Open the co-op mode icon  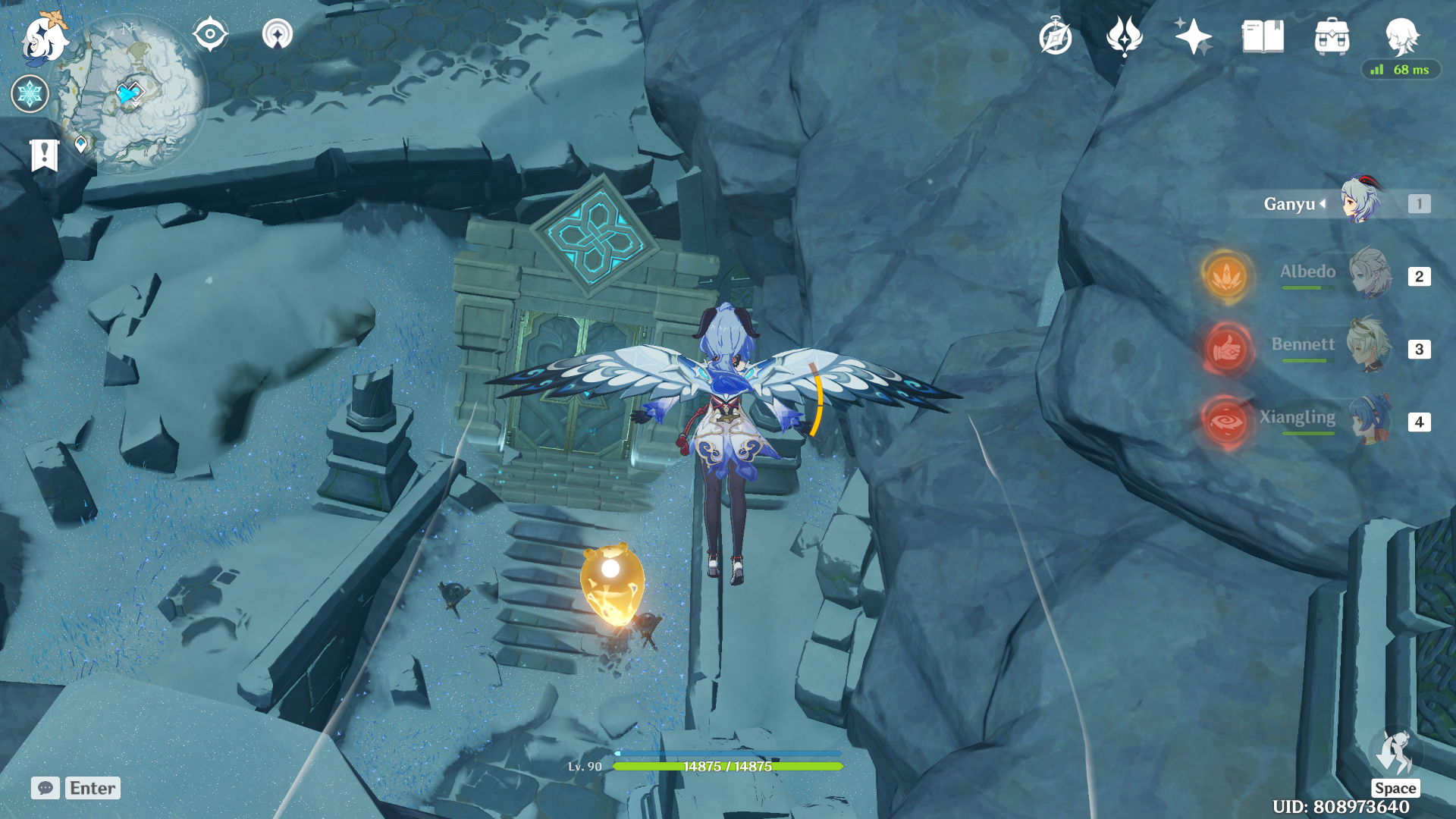tap(278, 35)
